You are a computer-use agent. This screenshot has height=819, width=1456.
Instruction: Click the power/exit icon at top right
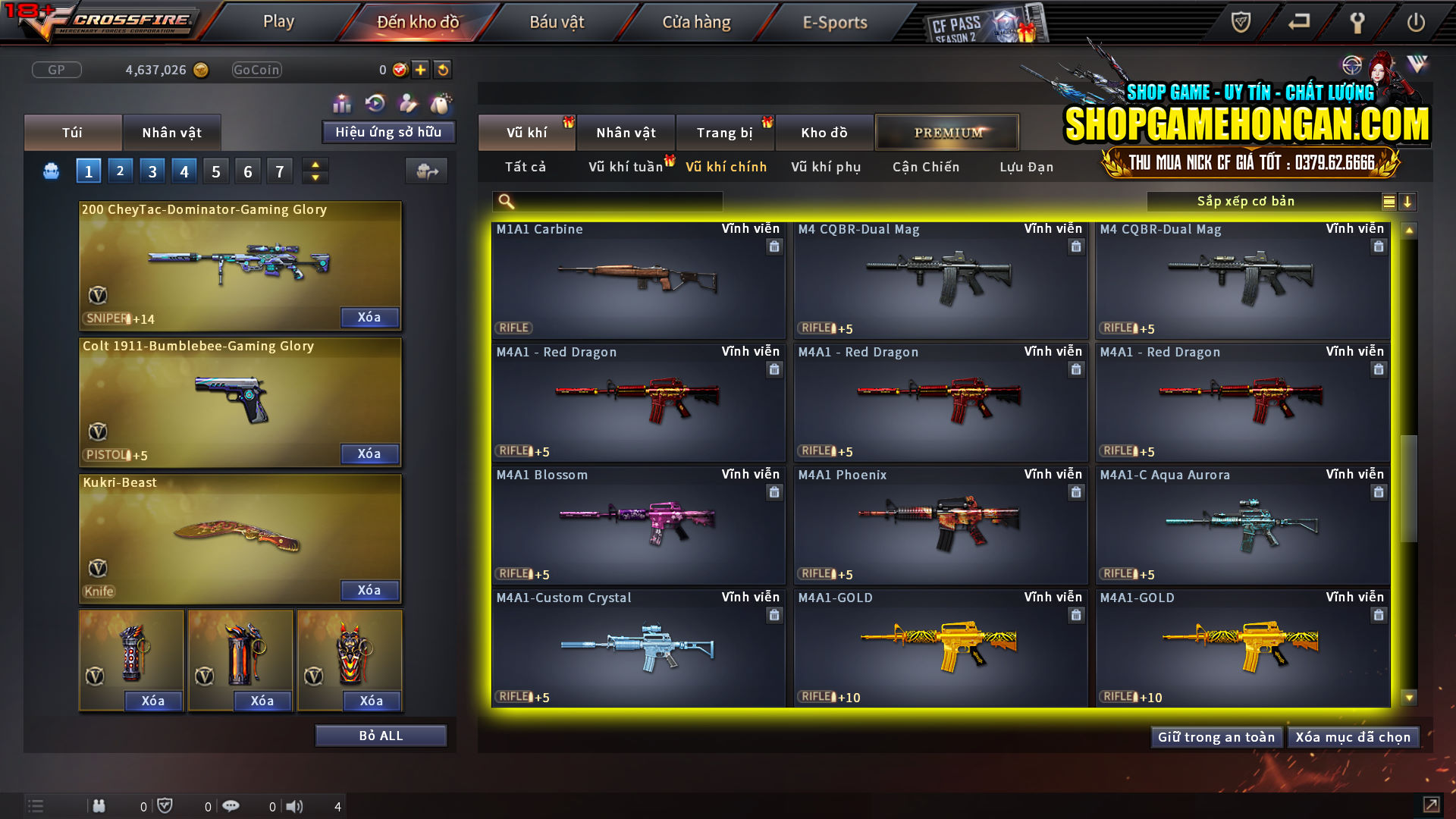coord(1417,23)
